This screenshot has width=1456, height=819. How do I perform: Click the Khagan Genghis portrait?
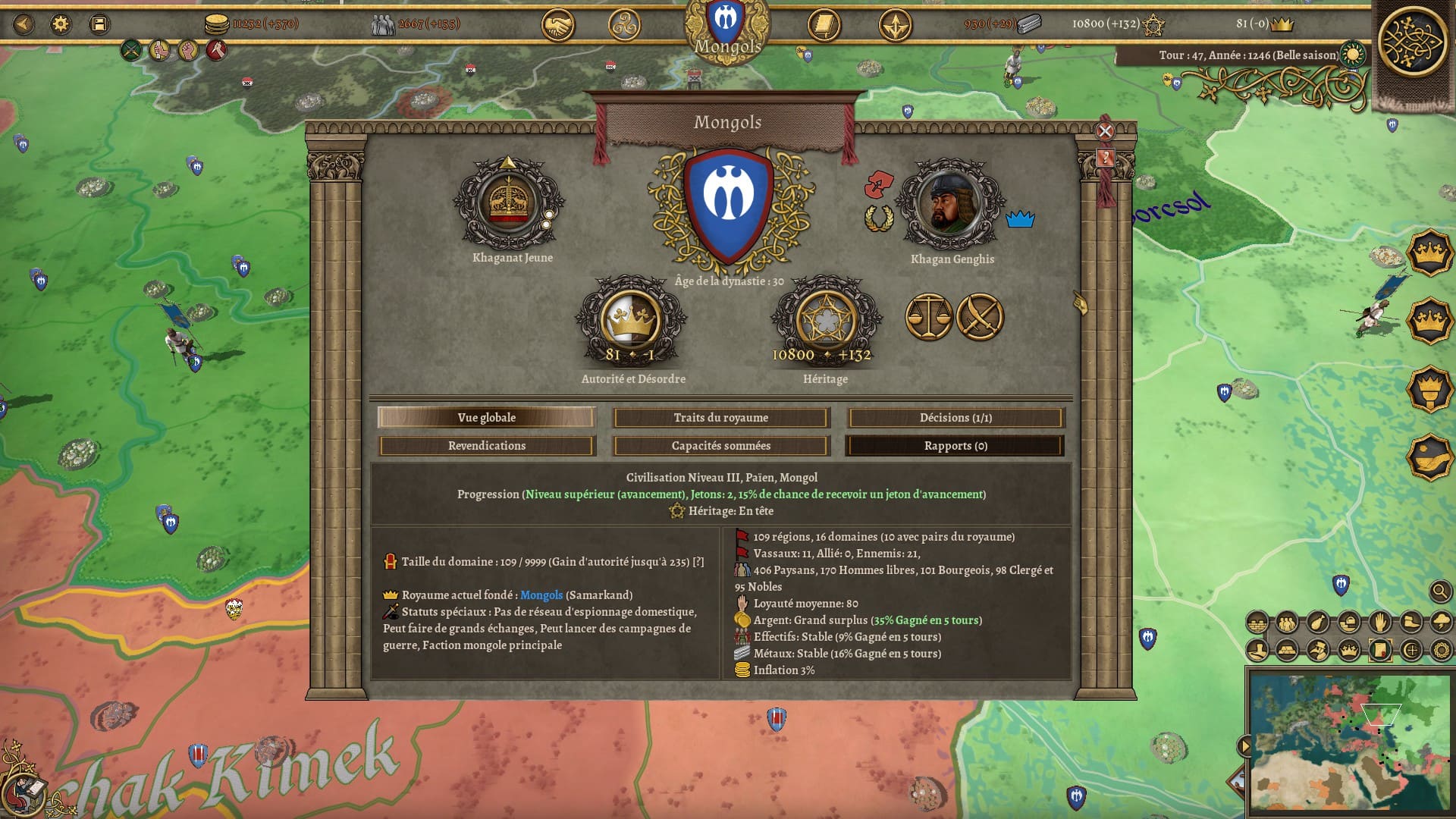point(949,205)
